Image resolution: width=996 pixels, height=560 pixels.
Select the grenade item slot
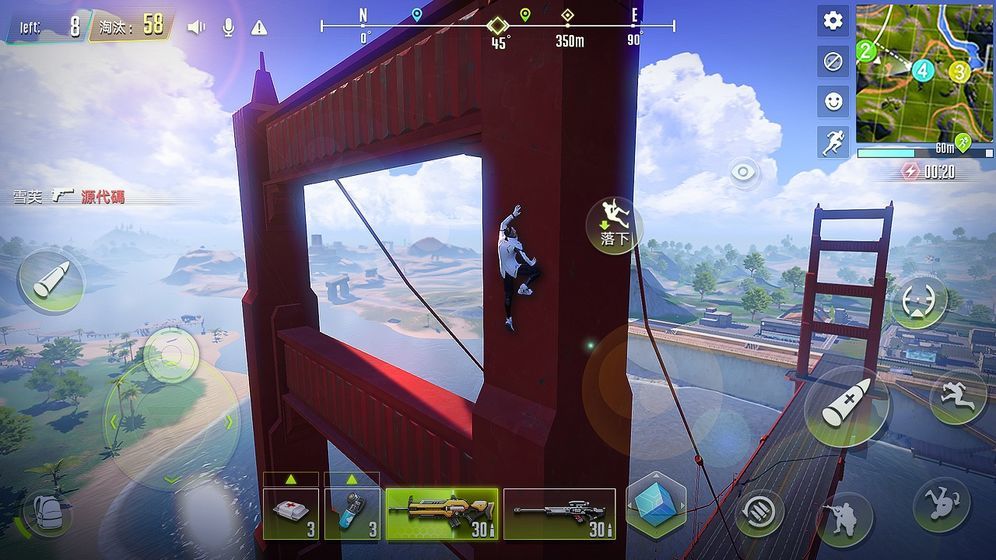pos(352,514)
